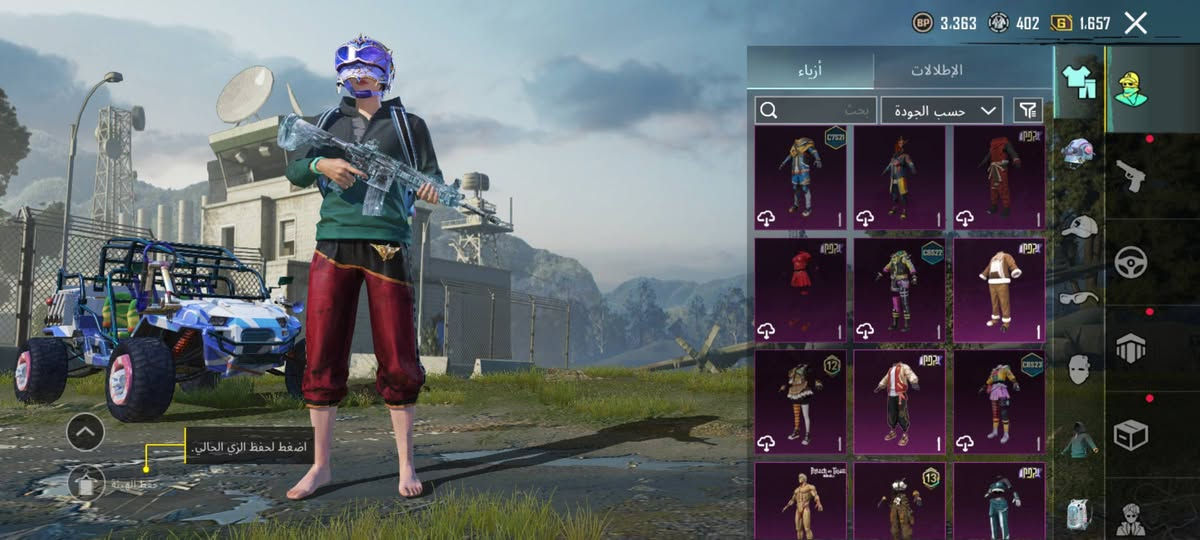Image resolution: width=1200 pixels, height=540 pixels.
Task: Switch to the أزياء outfits tab
Action: click(810, 70)
